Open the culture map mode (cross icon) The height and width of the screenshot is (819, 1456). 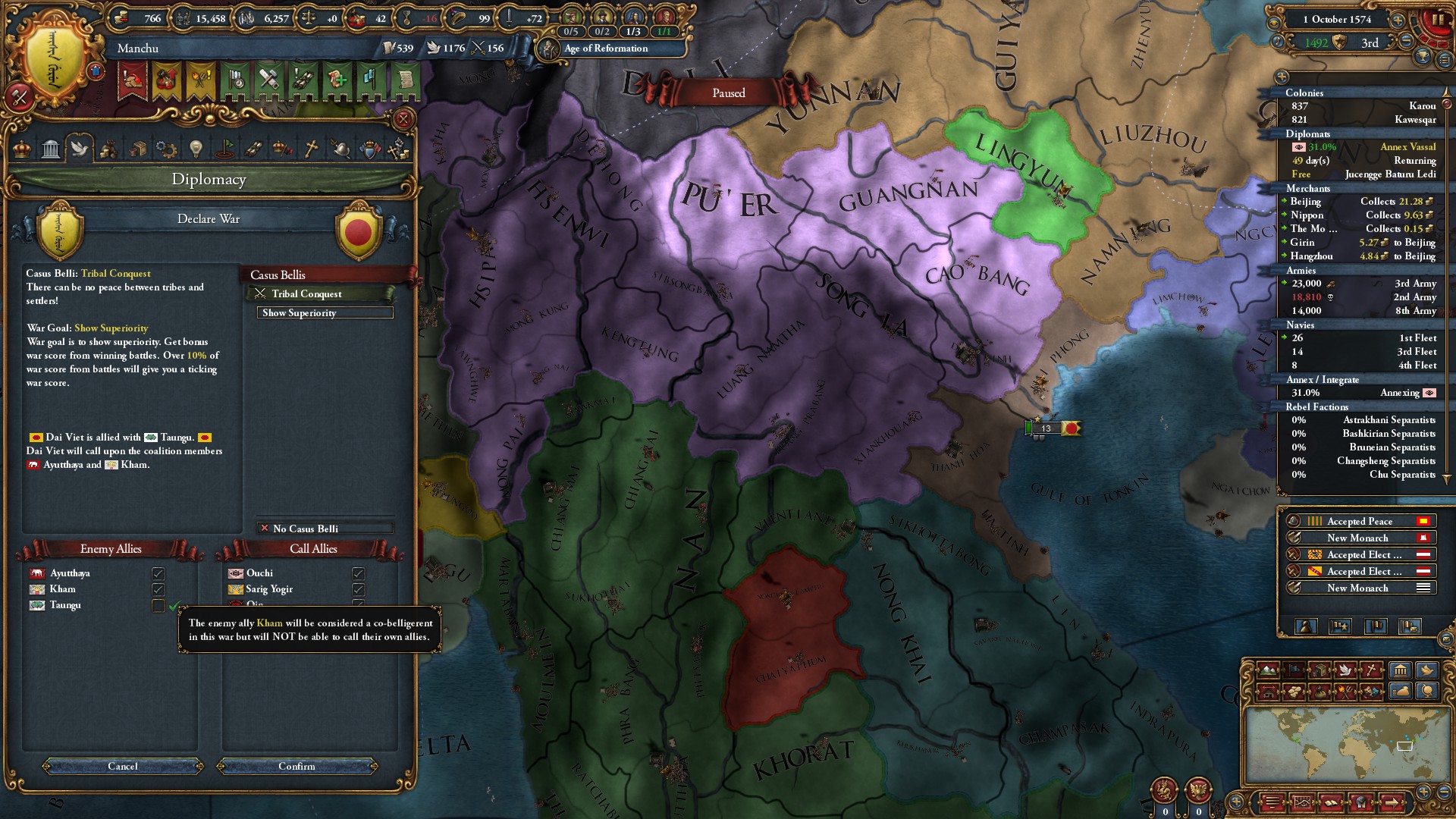1371,670
